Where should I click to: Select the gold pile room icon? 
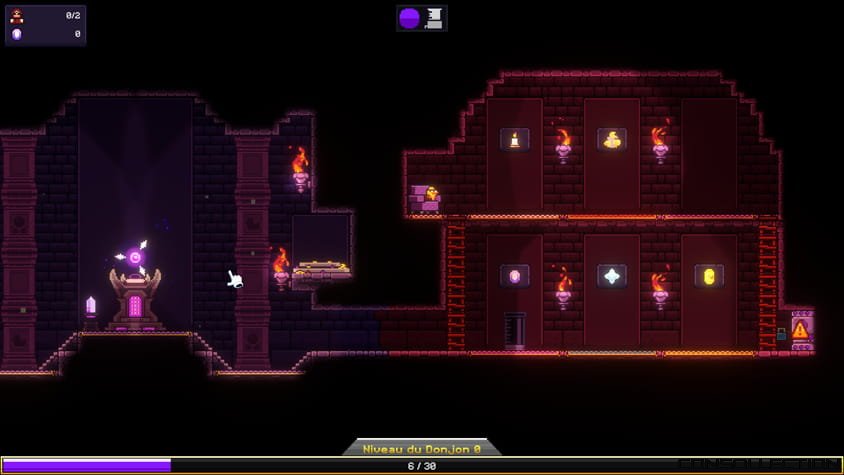pyautogui.click(x=612, y=139)
